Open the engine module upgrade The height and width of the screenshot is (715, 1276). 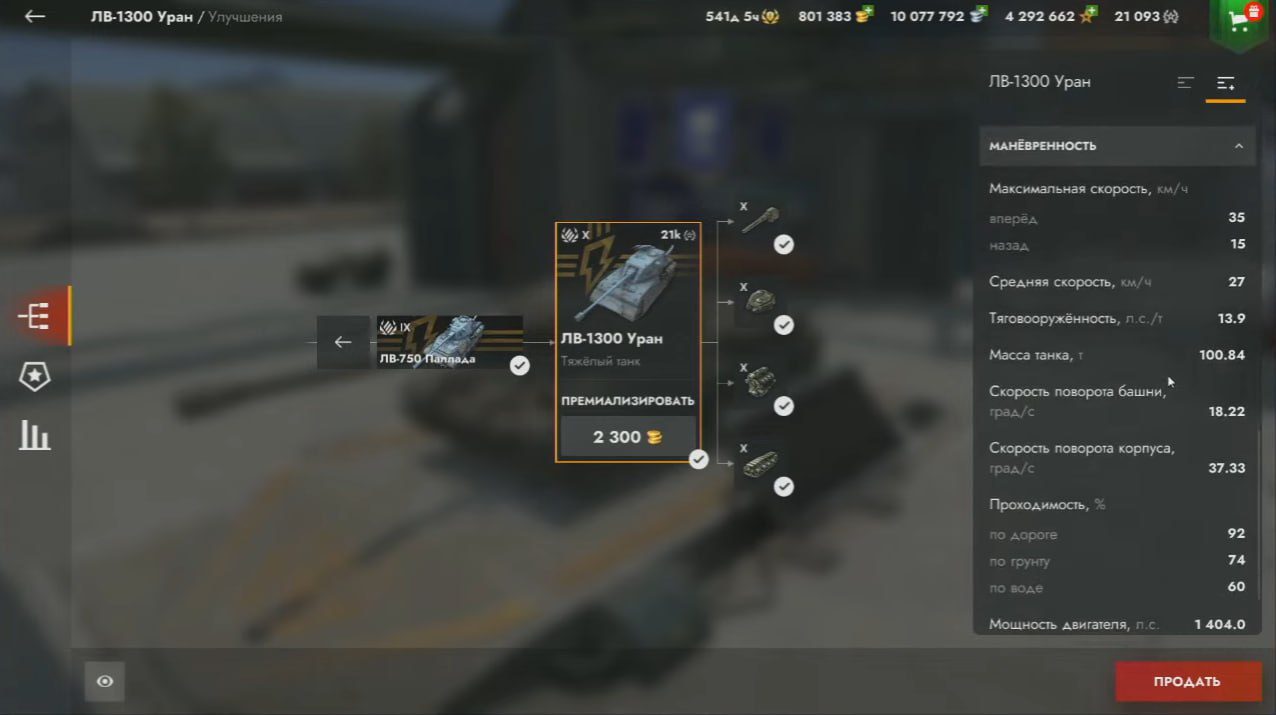coord(760,382)
